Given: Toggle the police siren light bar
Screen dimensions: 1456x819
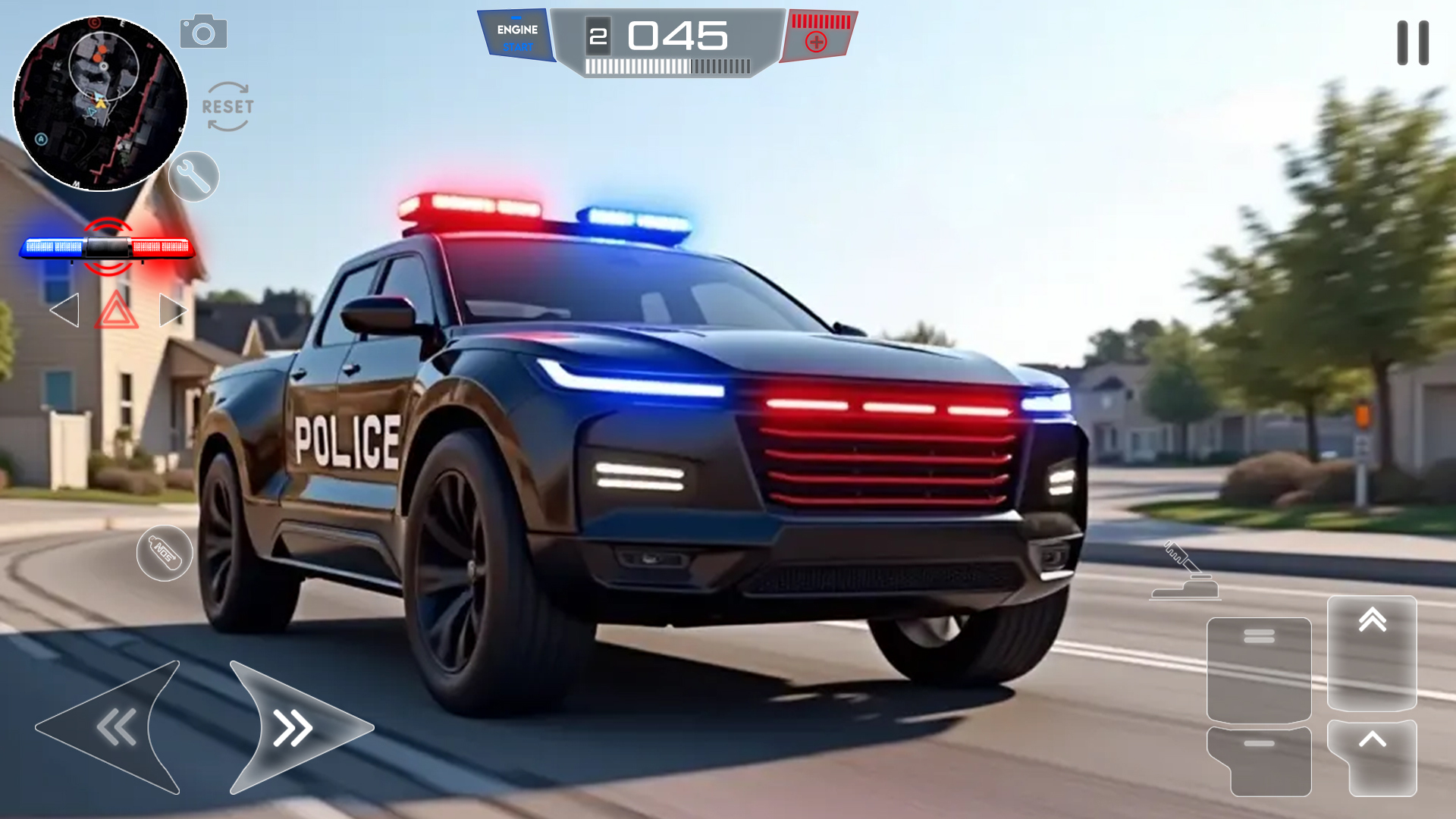Looking at the screenshot, I should 106,246.
